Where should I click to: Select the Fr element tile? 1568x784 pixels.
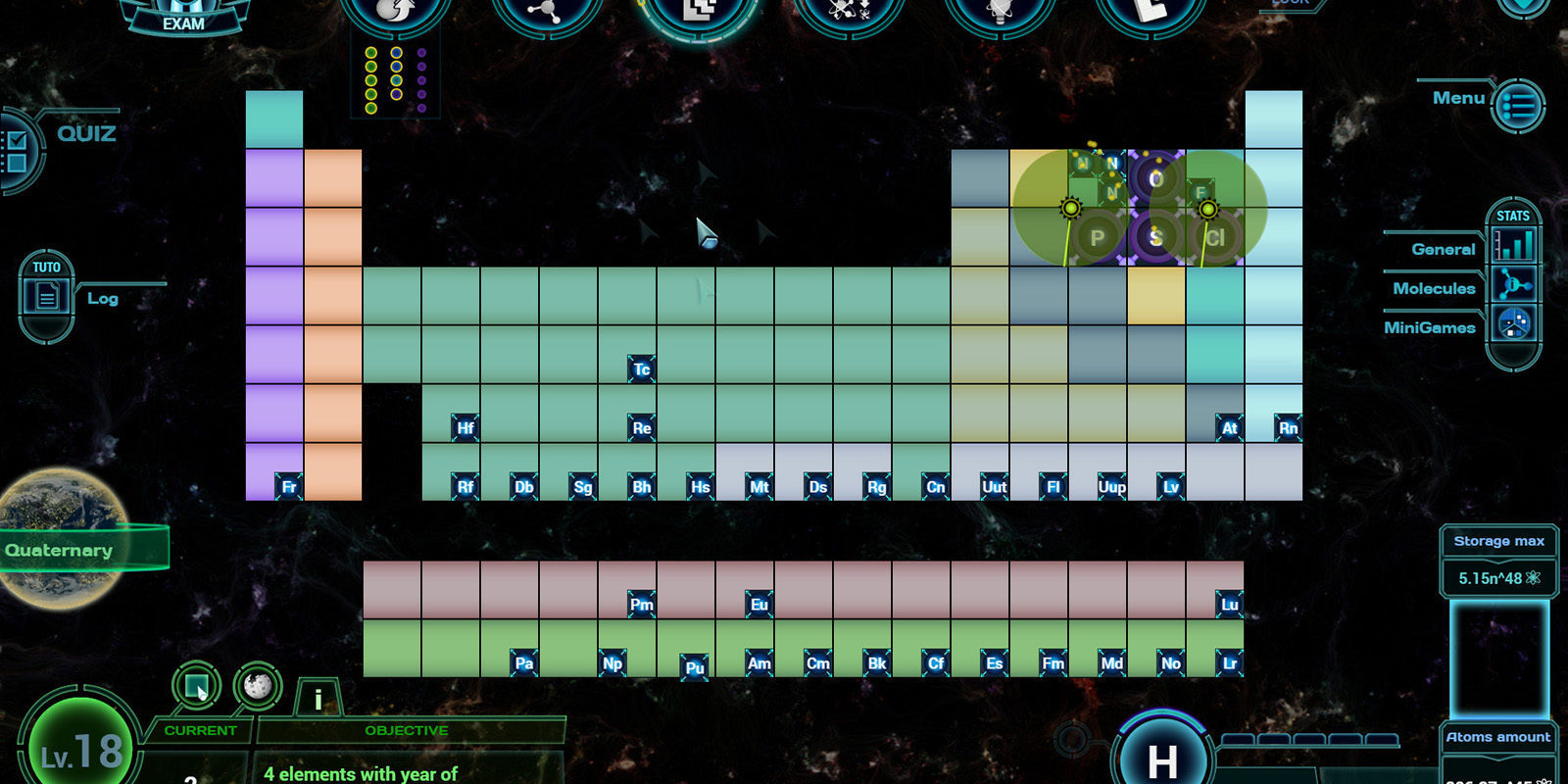288,487
